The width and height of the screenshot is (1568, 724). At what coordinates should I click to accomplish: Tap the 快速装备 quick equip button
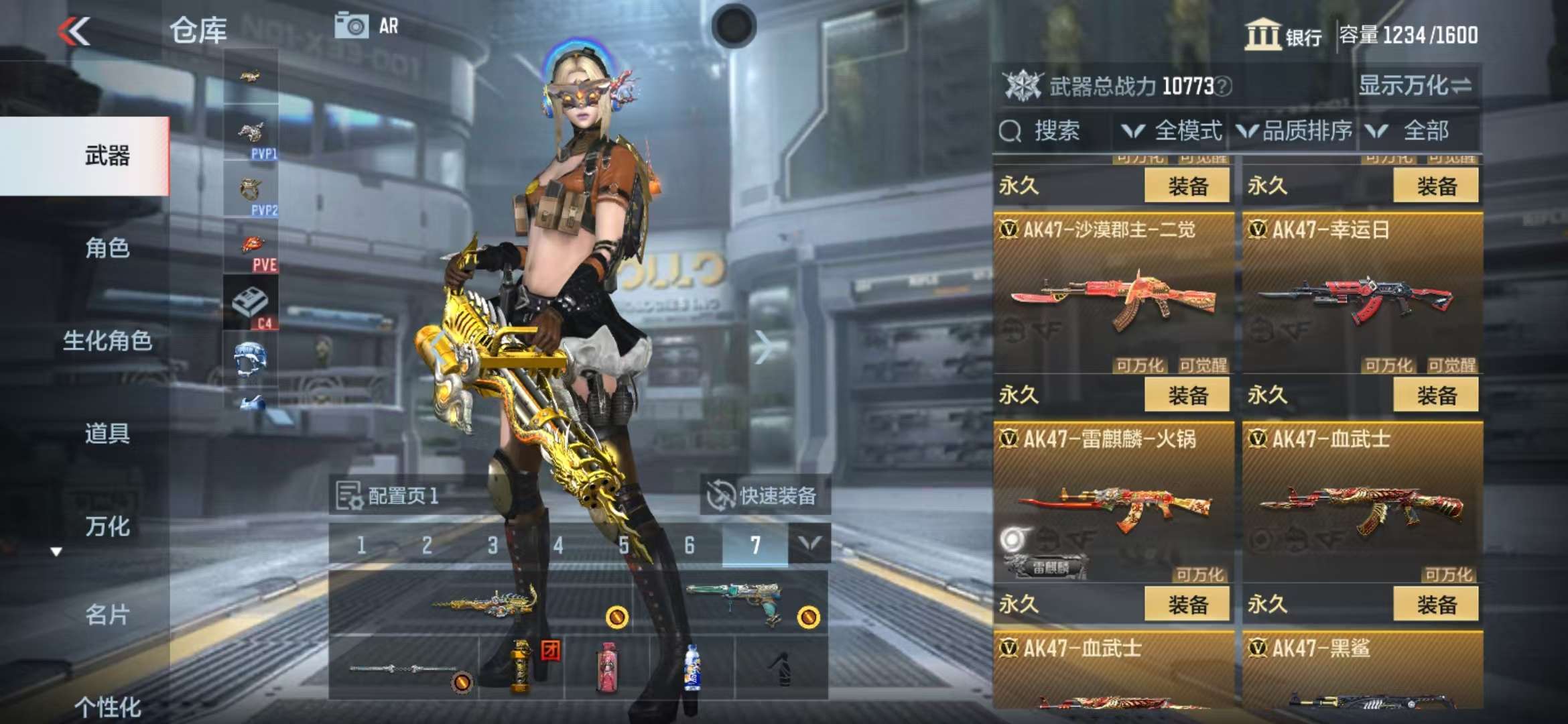point(765,495)
